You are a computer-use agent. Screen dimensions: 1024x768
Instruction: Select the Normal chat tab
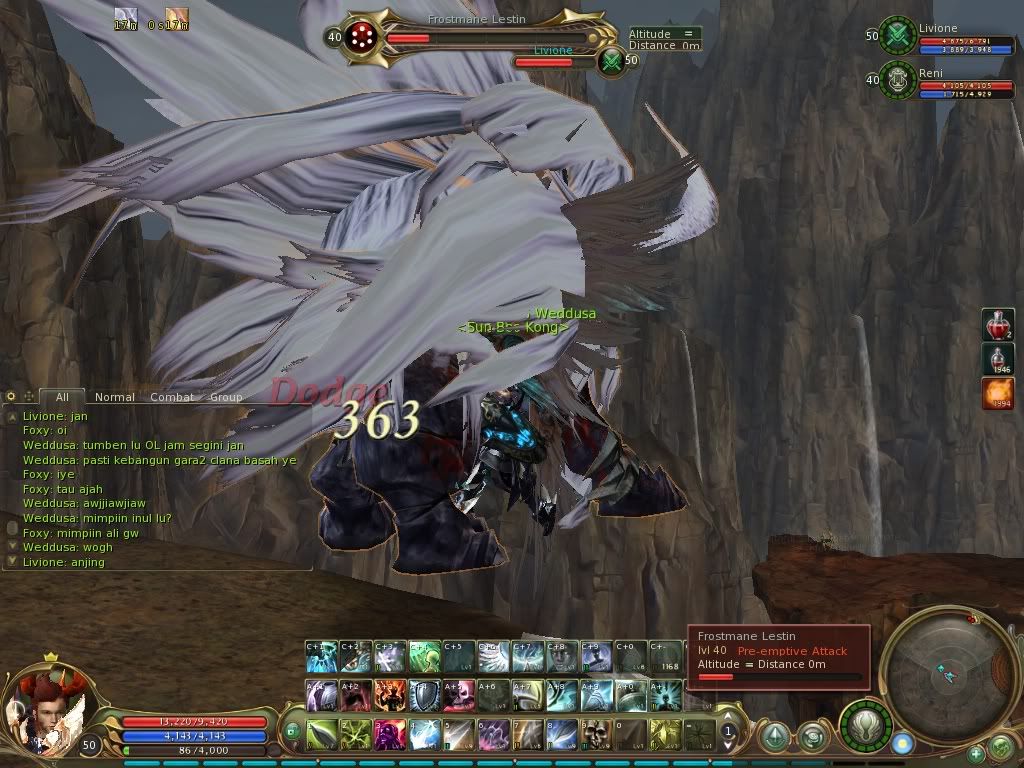click(x=115, y=397)
